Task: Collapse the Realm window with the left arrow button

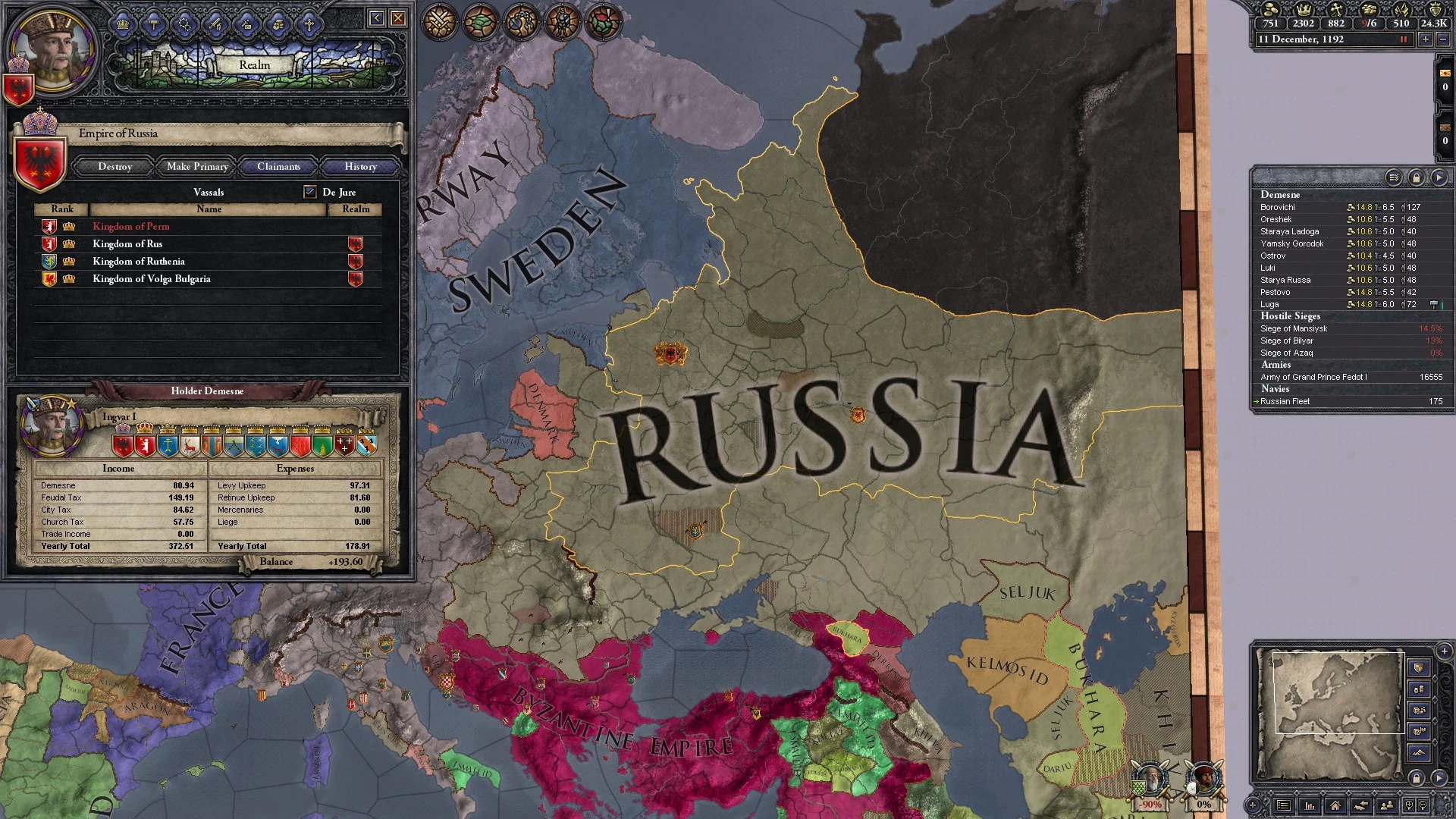Action: coord(377,17)
